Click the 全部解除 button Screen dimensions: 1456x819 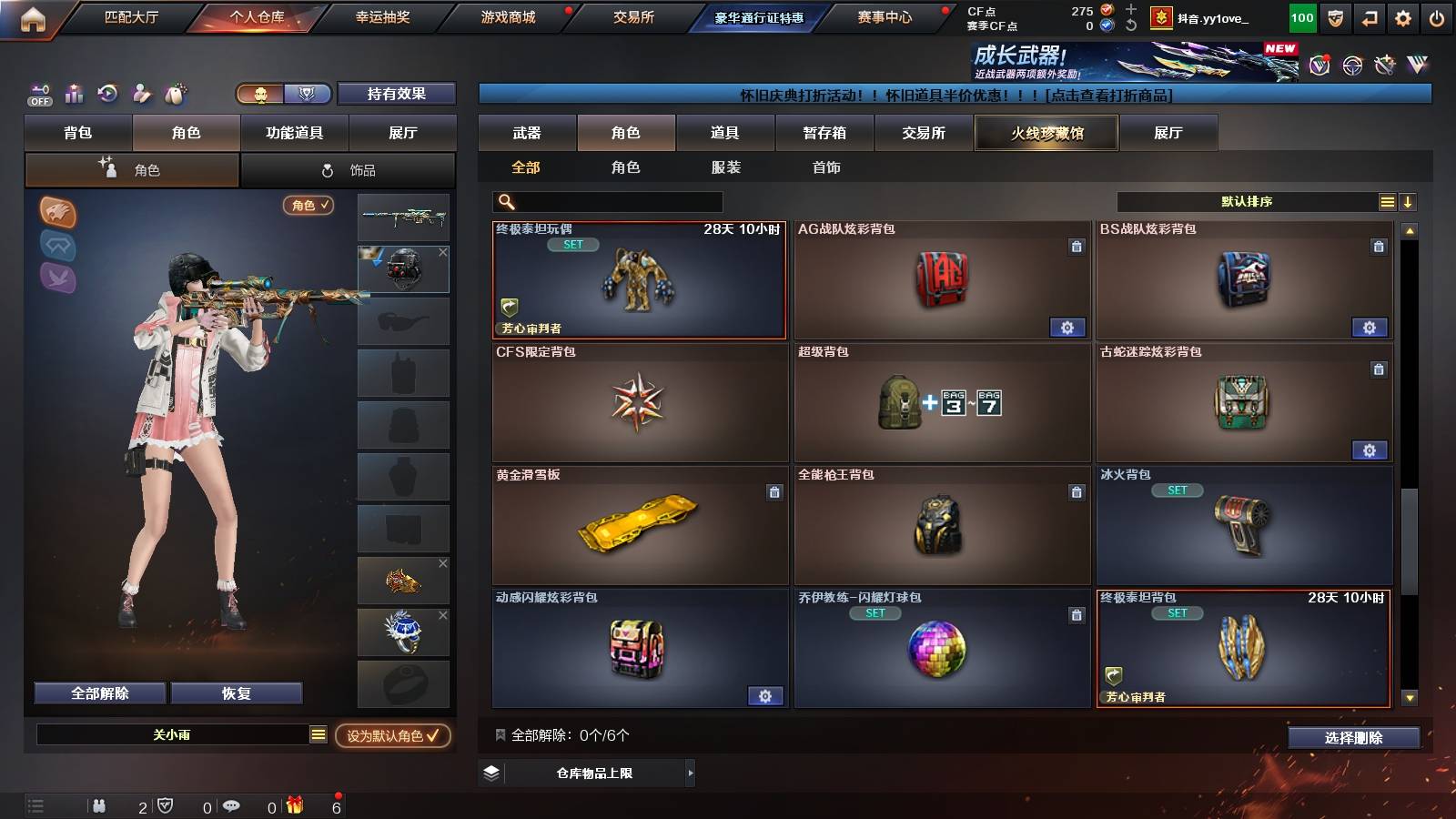pyautogui.click(x=98, y=693)
